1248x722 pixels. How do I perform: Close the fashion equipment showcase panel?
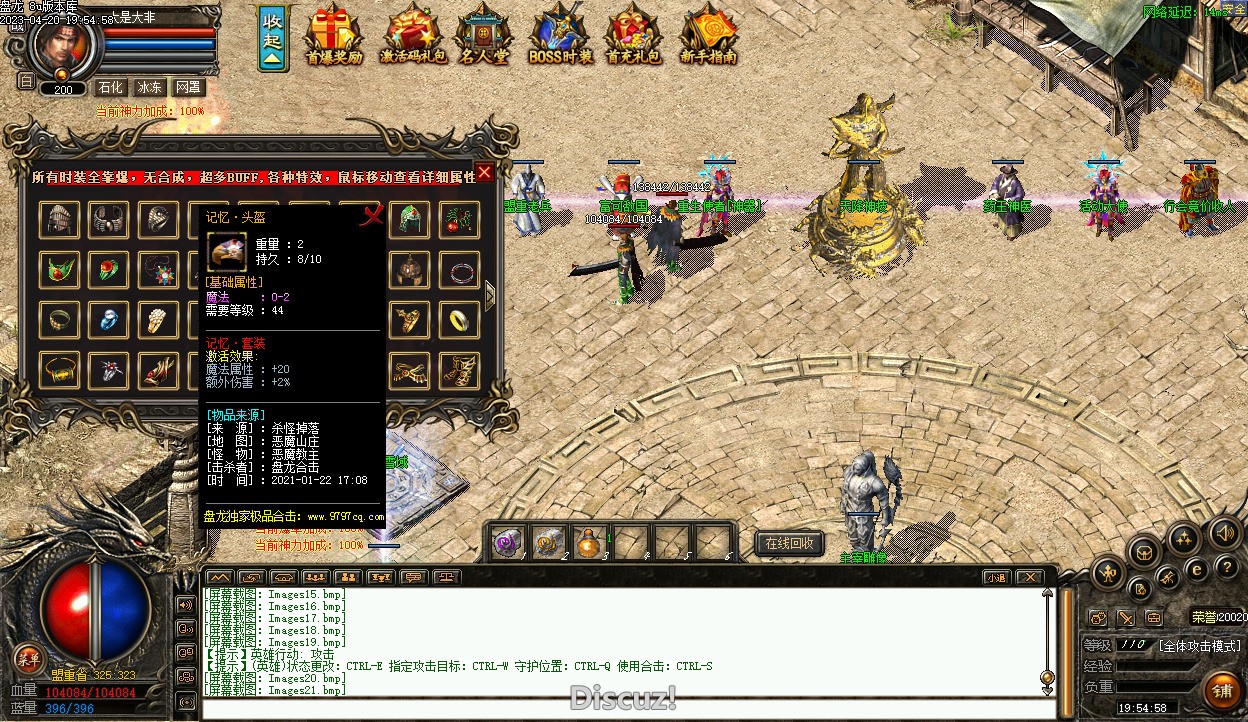coord(484,172)
